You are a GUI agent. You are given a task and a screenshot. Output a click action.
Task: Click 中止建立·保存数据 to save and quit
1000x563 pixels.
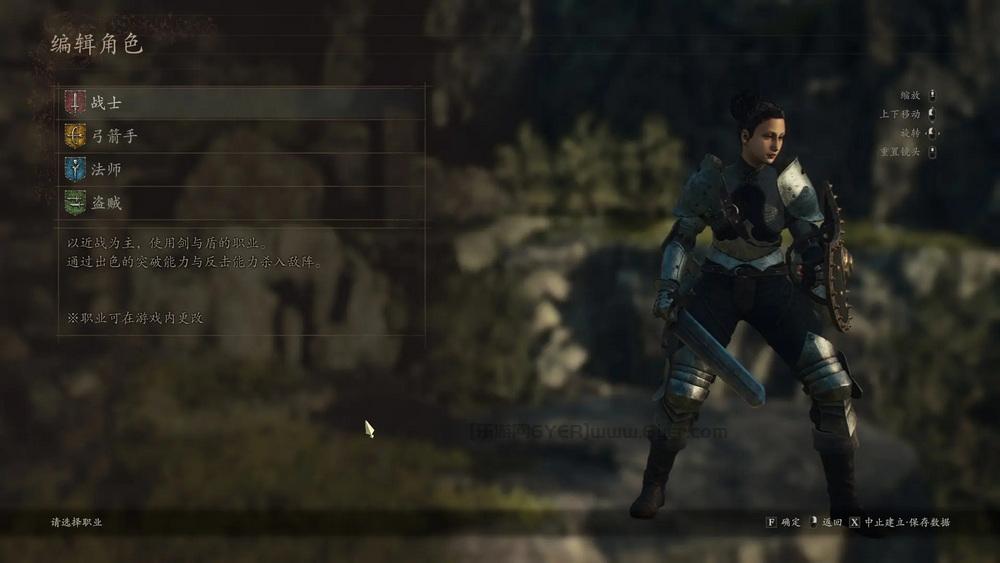900,522
